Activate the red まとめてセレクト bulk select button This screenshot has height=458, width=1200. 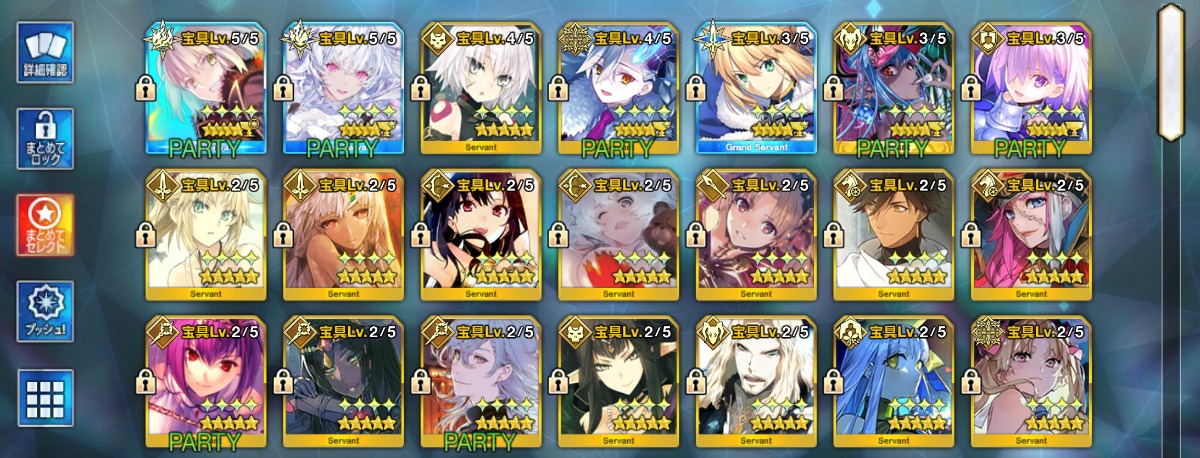(x=45, y=226)
